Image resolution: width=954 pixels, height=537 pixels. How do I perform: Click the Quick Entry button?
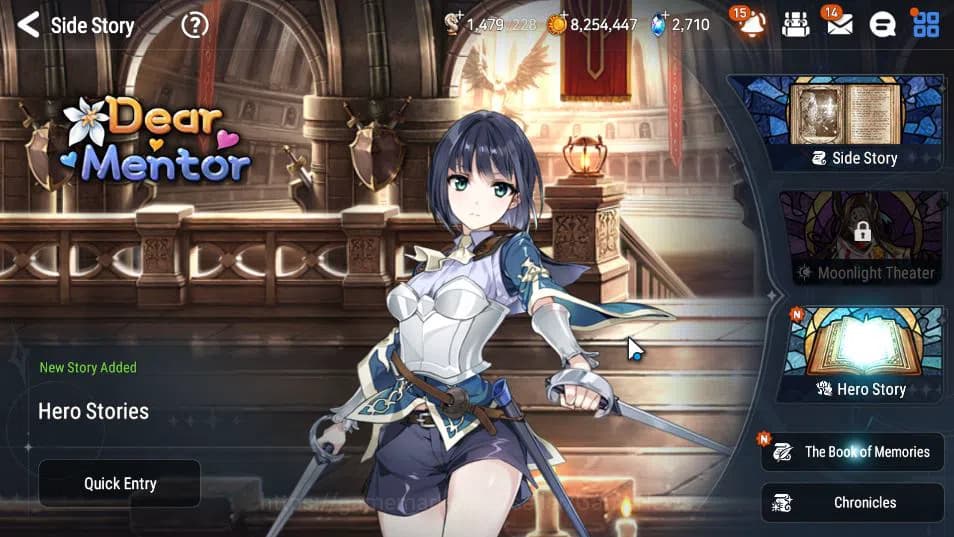point(120,484)
